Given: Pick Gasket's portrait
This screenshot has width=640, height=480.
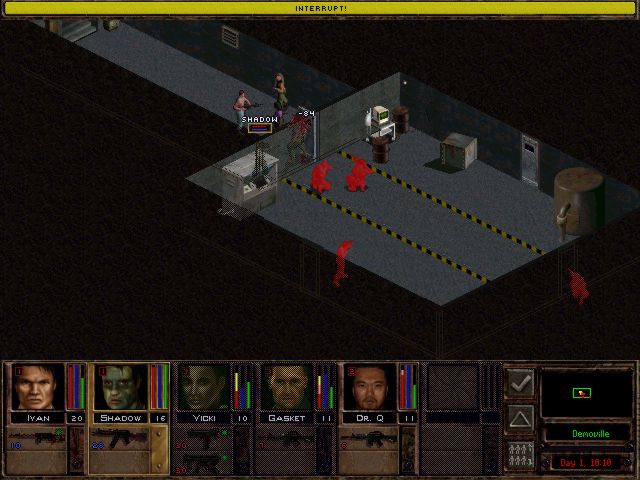Looking at the screenshot, I should pyautogui.click(x=287, y=387).
